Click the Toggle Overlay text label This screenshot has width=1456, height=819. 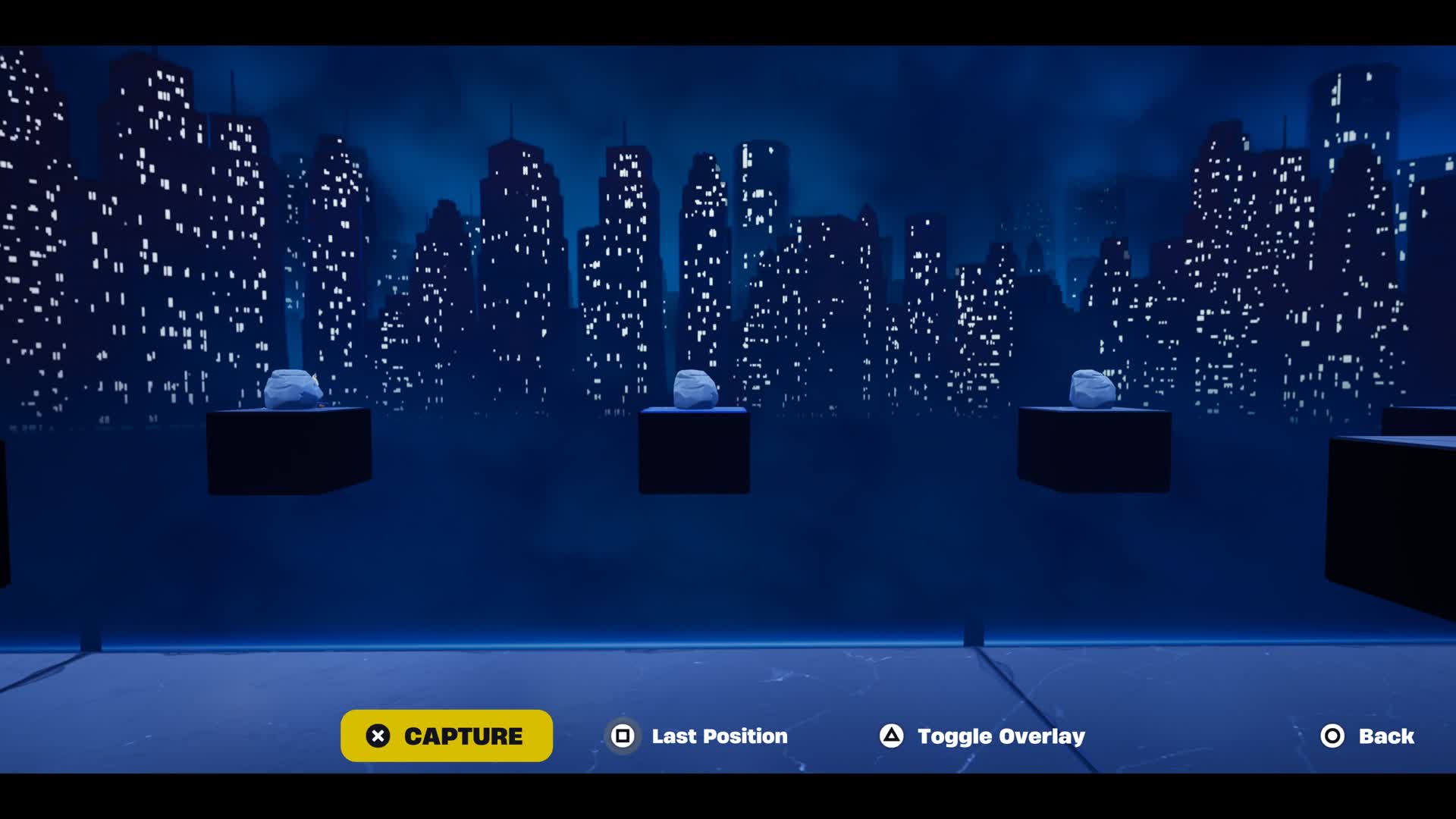[1001, 736]
